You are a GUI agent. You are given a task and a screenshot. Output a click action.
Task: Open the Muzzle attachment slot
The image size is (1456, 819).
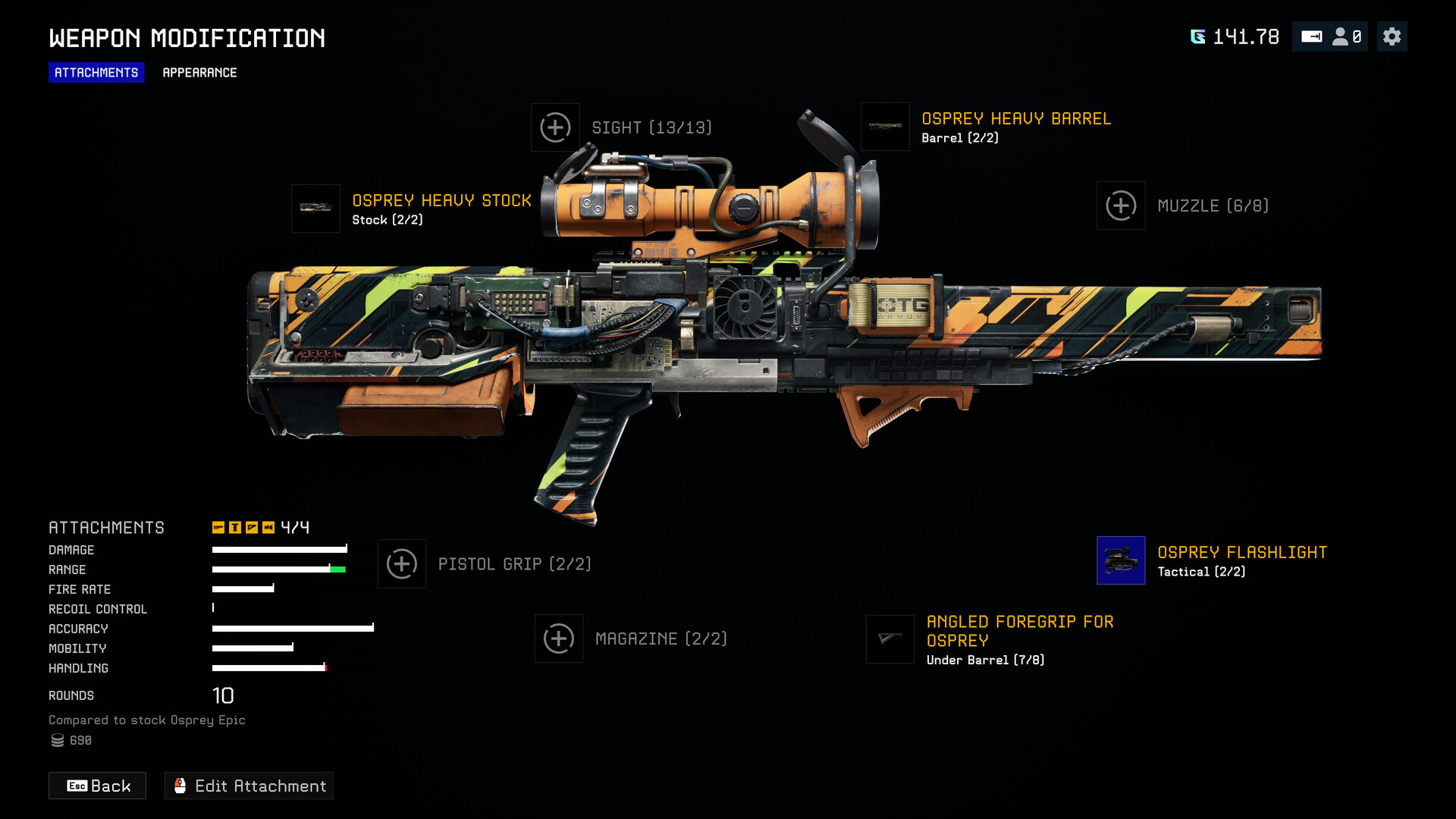point(1121,206)
